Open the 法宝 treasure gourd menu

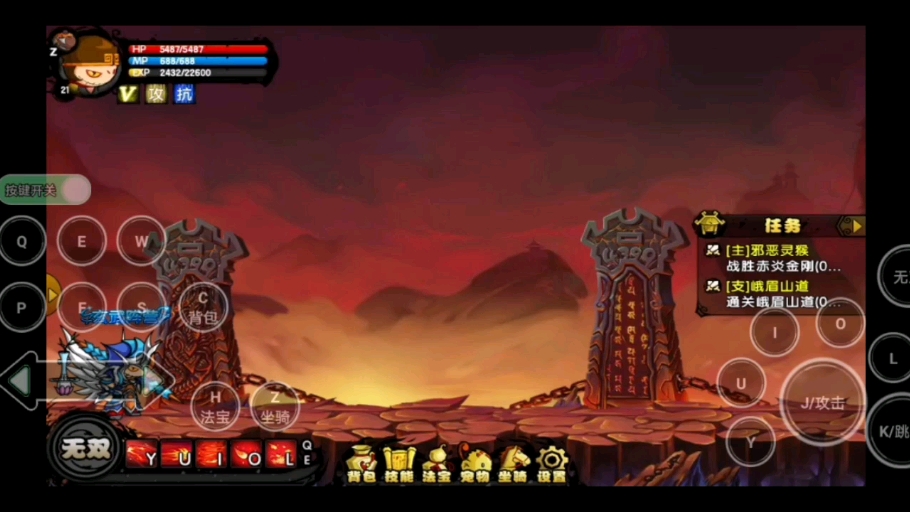point(436,464)
